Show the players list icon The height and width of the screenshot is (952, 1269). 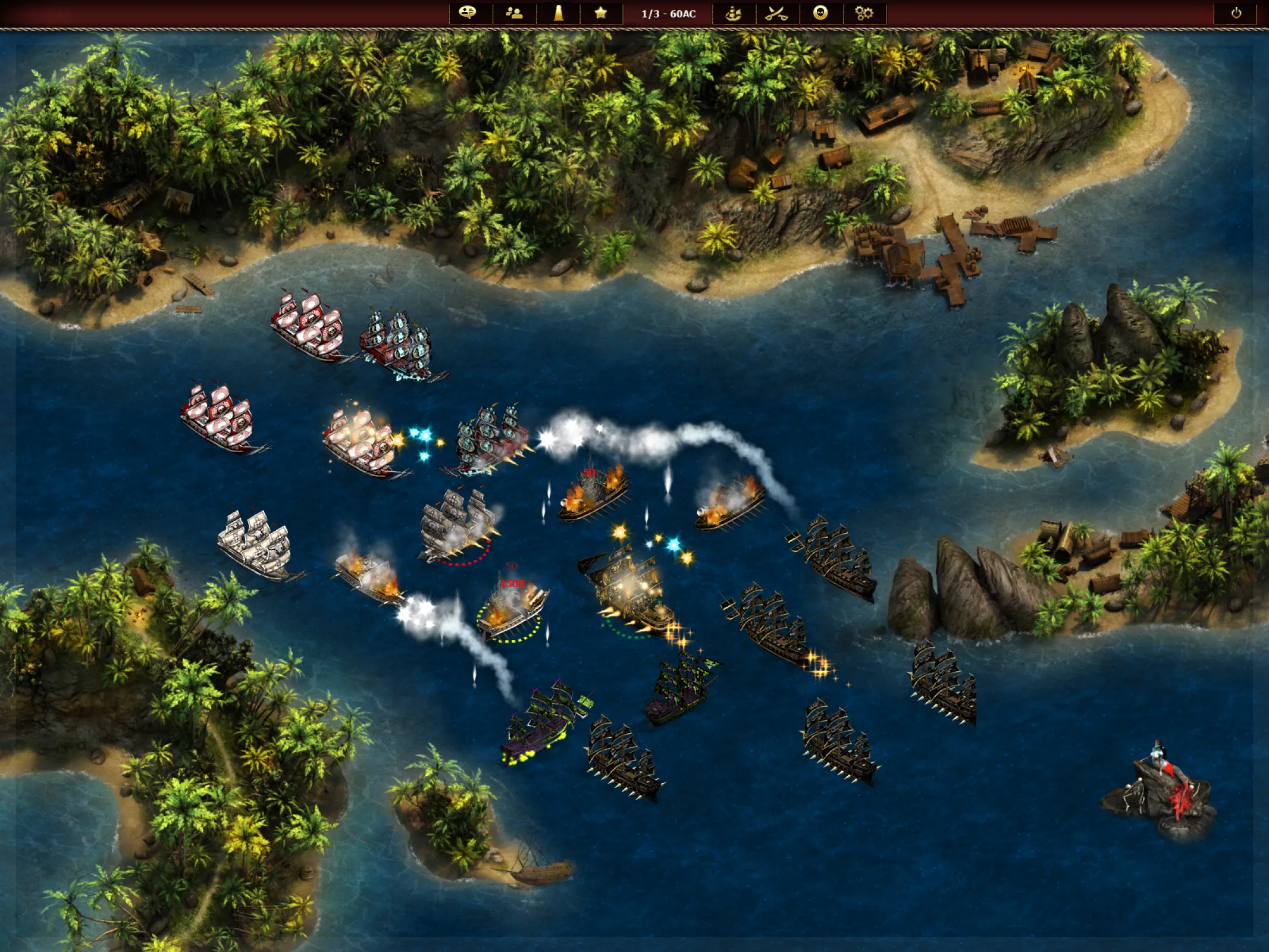514,13
